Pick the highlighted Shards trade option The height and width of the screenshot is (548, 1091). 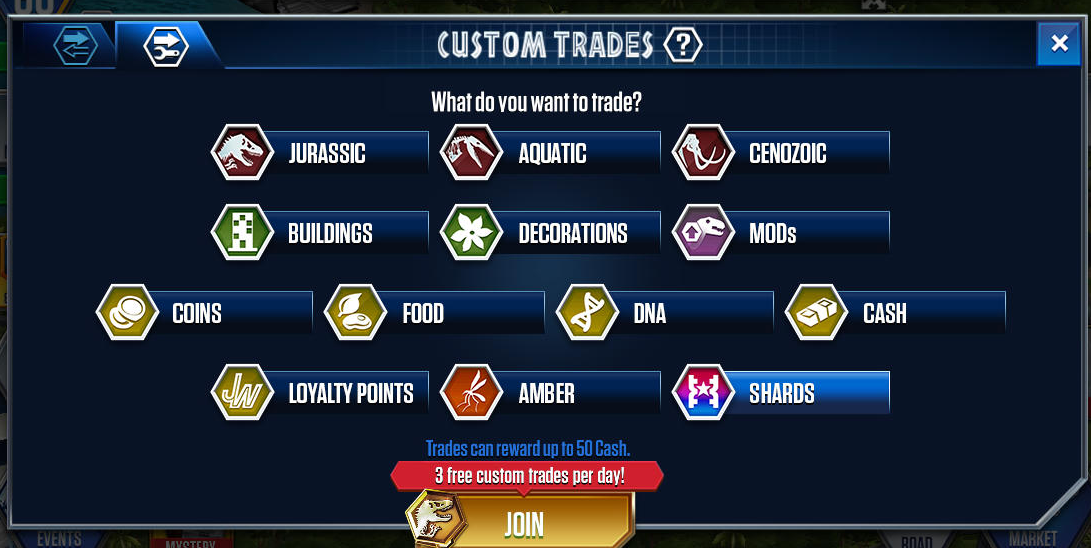pos(782,393)
